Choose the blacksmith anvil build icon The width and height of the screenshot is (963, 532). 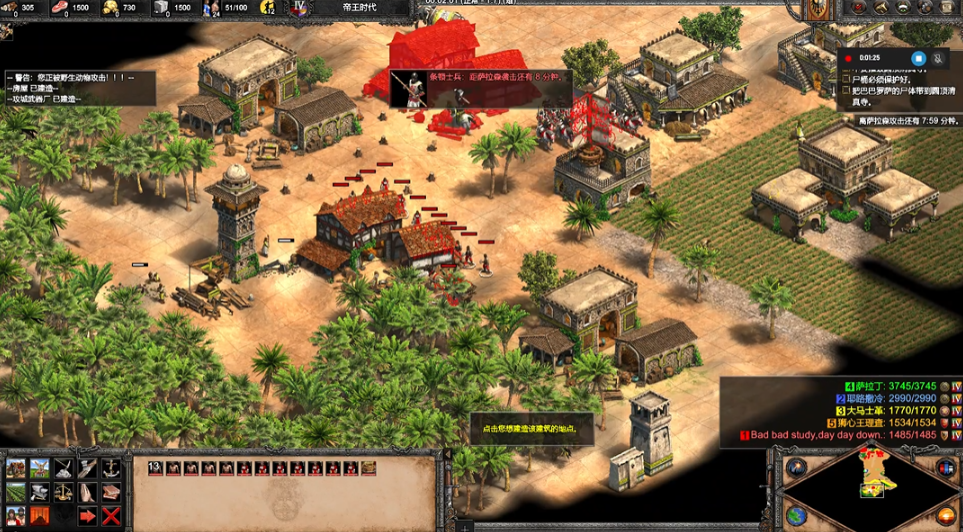(x=39, y=492)
